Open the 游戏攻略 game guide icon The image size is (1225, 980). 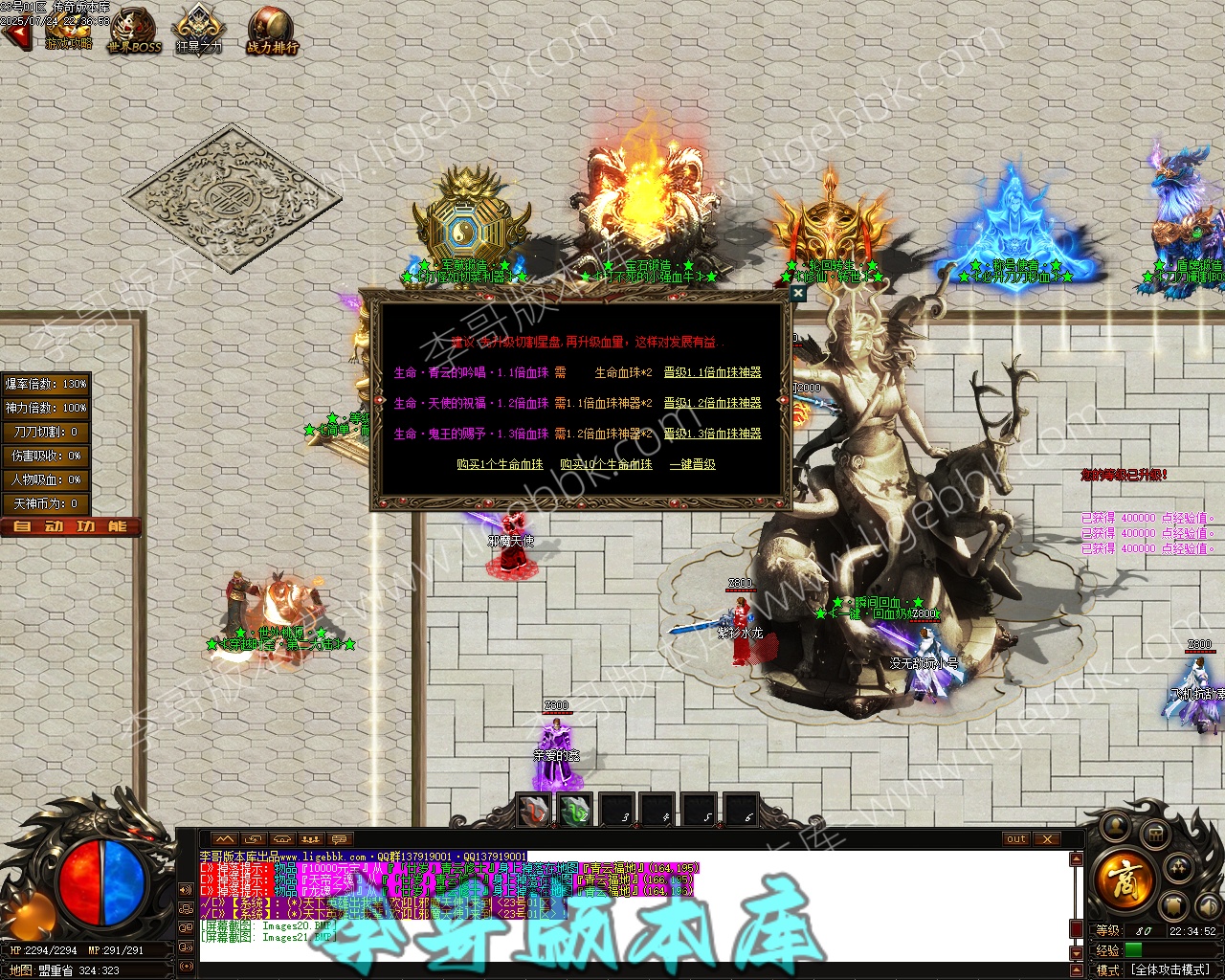coord(69,31)
